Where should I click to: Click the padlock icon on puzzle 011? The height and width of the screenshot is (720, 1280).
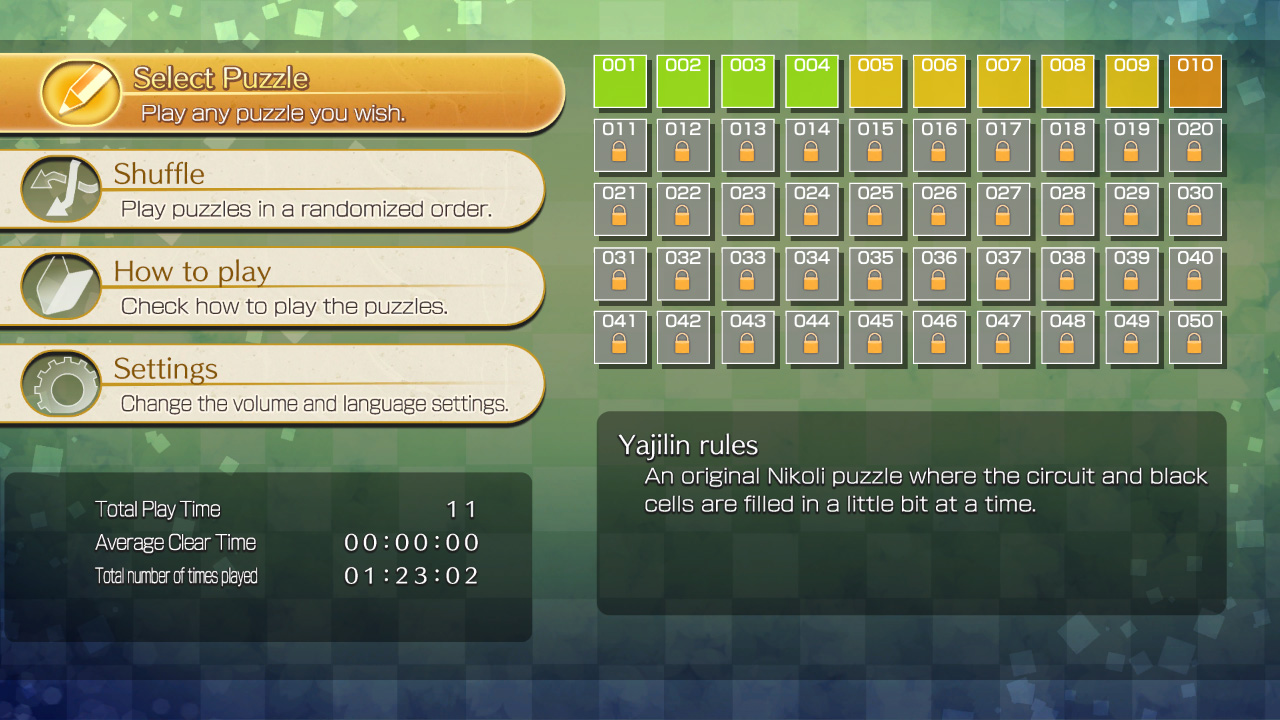click(621, 152)
